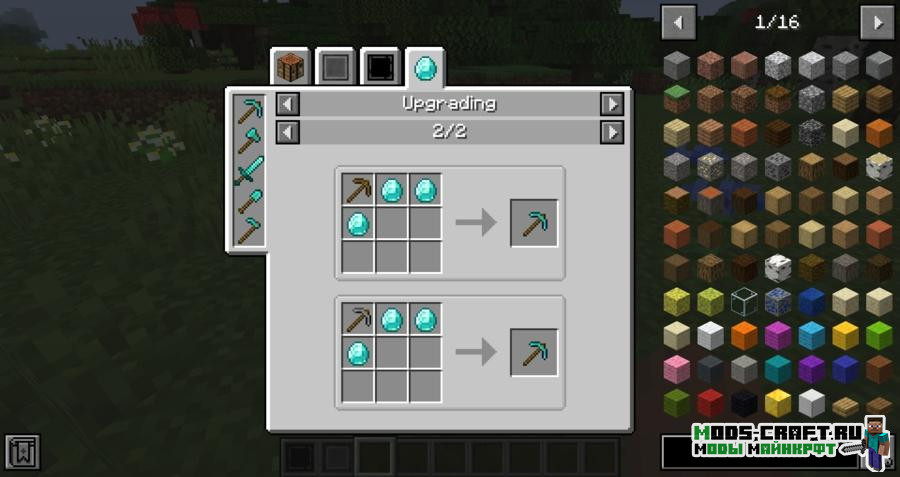
Task: Open the bookmark button in bottom corner
Action: coord(22,452)
